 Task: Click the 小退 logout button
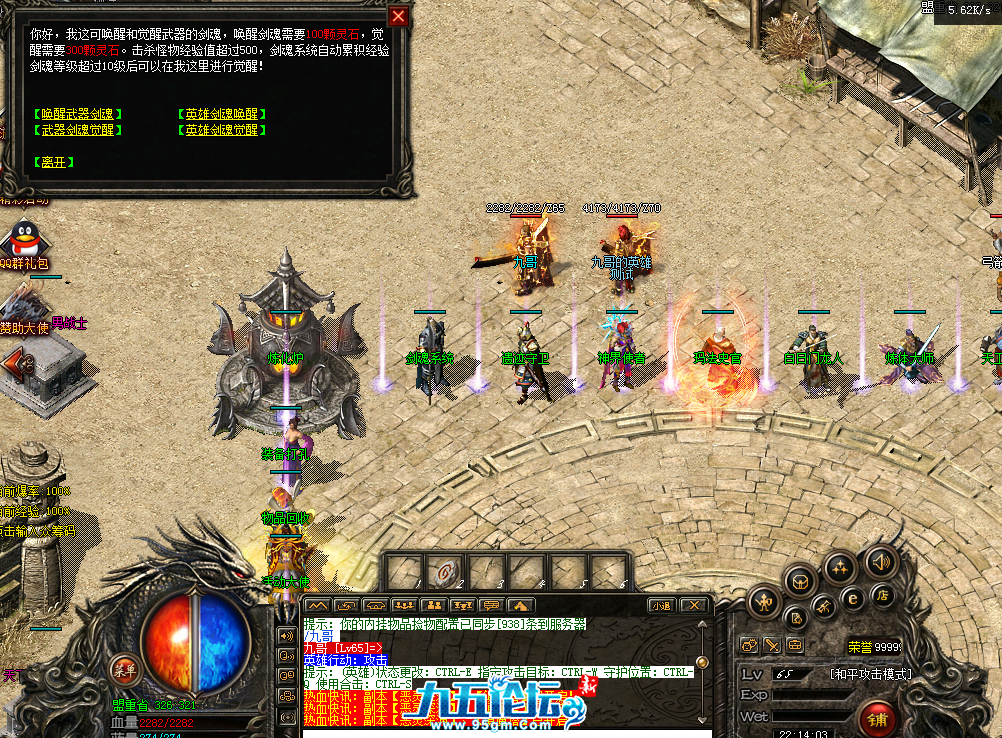click(x=660, y=605)
